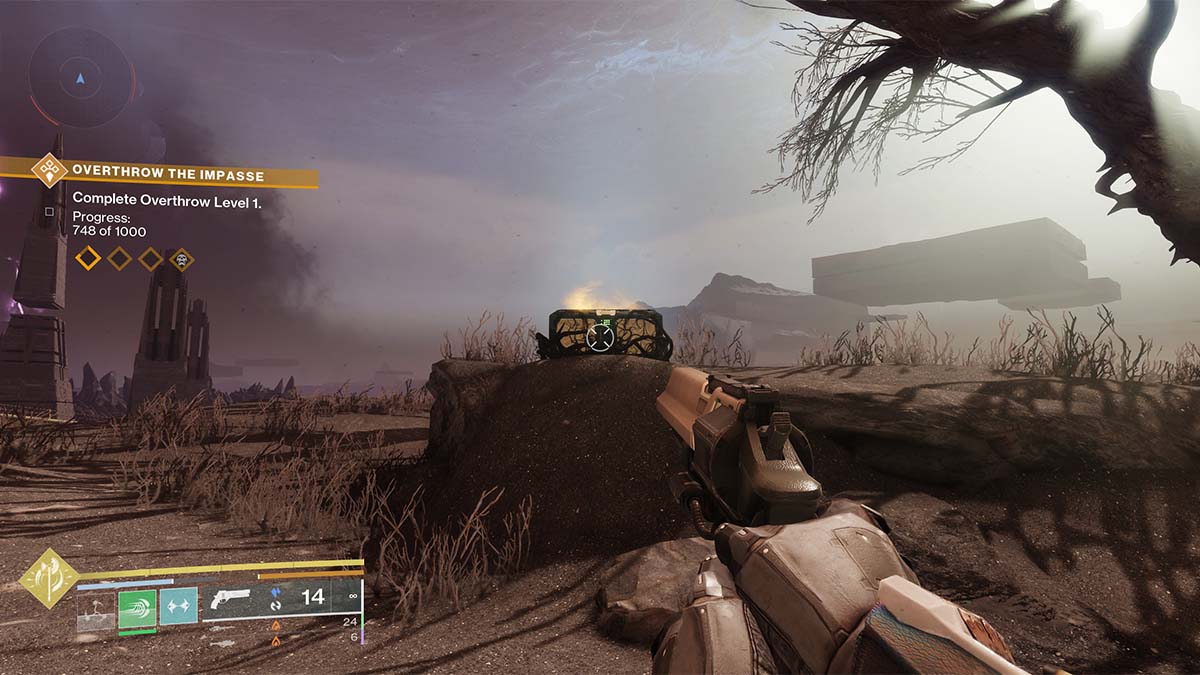
Task: Select the skull boss stage diamond
Action: coord(181,259)
